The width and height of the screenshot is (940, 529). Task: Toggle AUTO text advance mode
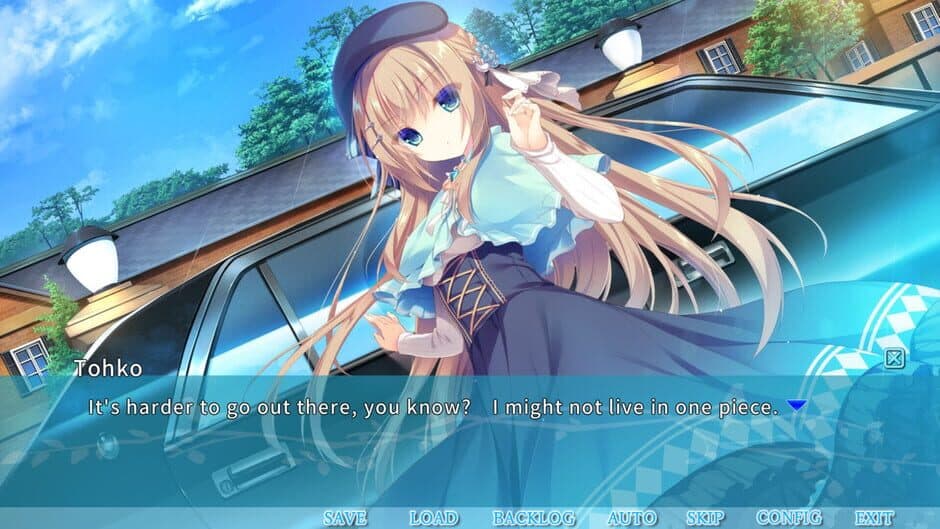[631, 518]
